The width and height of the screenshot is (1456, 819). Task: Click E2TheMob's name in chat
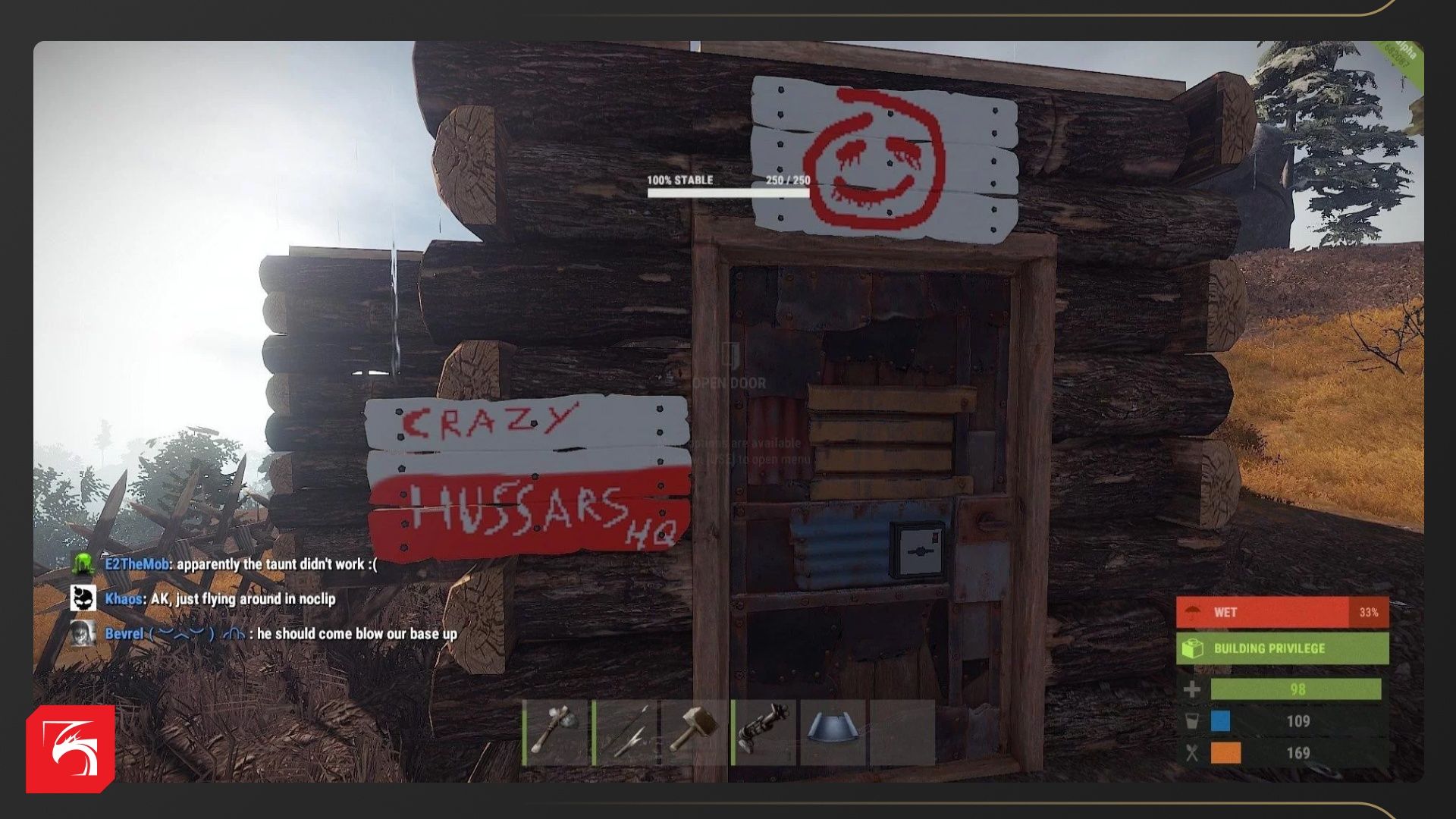136,564
